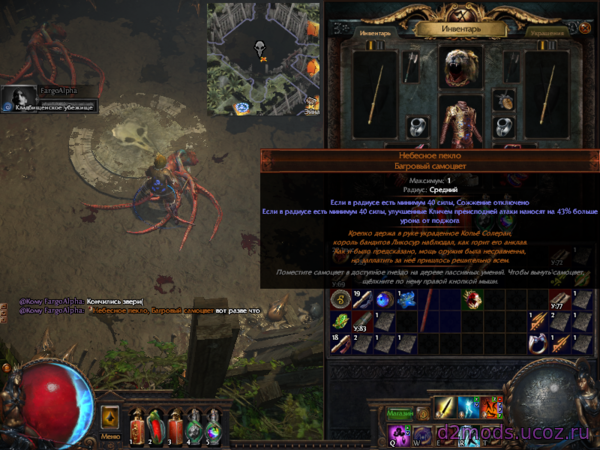Select the gold coin currency item

[340, 299]
